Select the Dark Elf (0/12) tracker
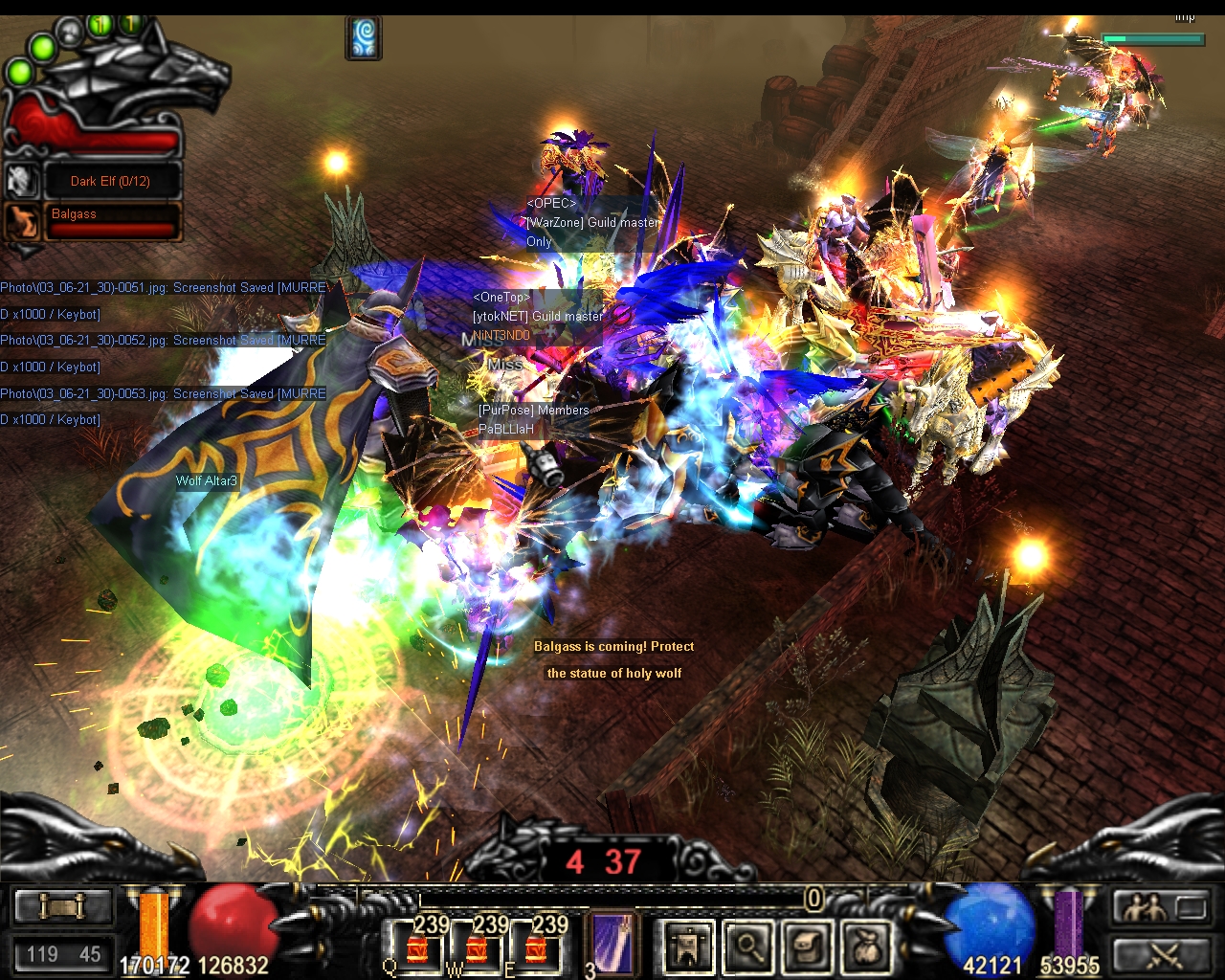The image size is (1225, 980). tap(111, 181)
